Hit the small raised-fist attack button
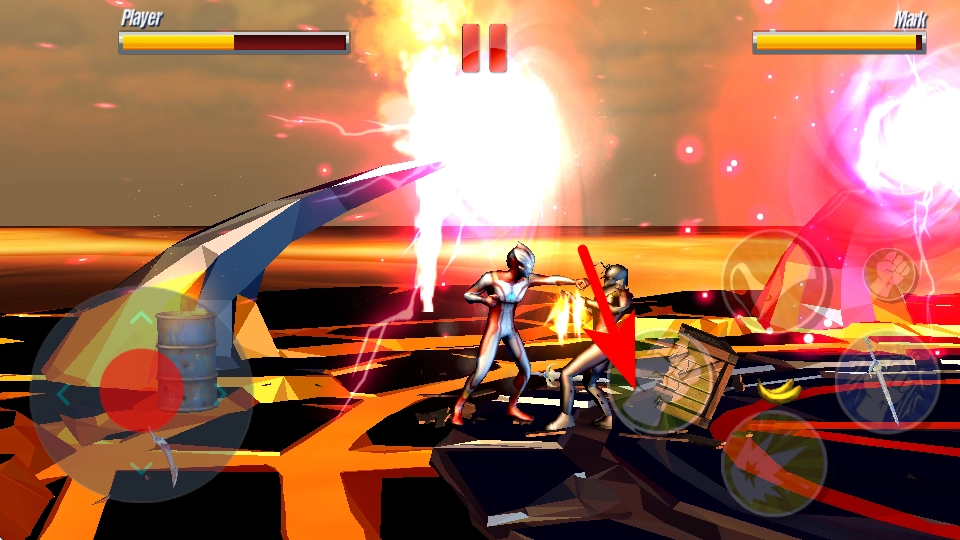Image resolution: width=960 pixels, height=540 pixels. (x=883, y=269)
